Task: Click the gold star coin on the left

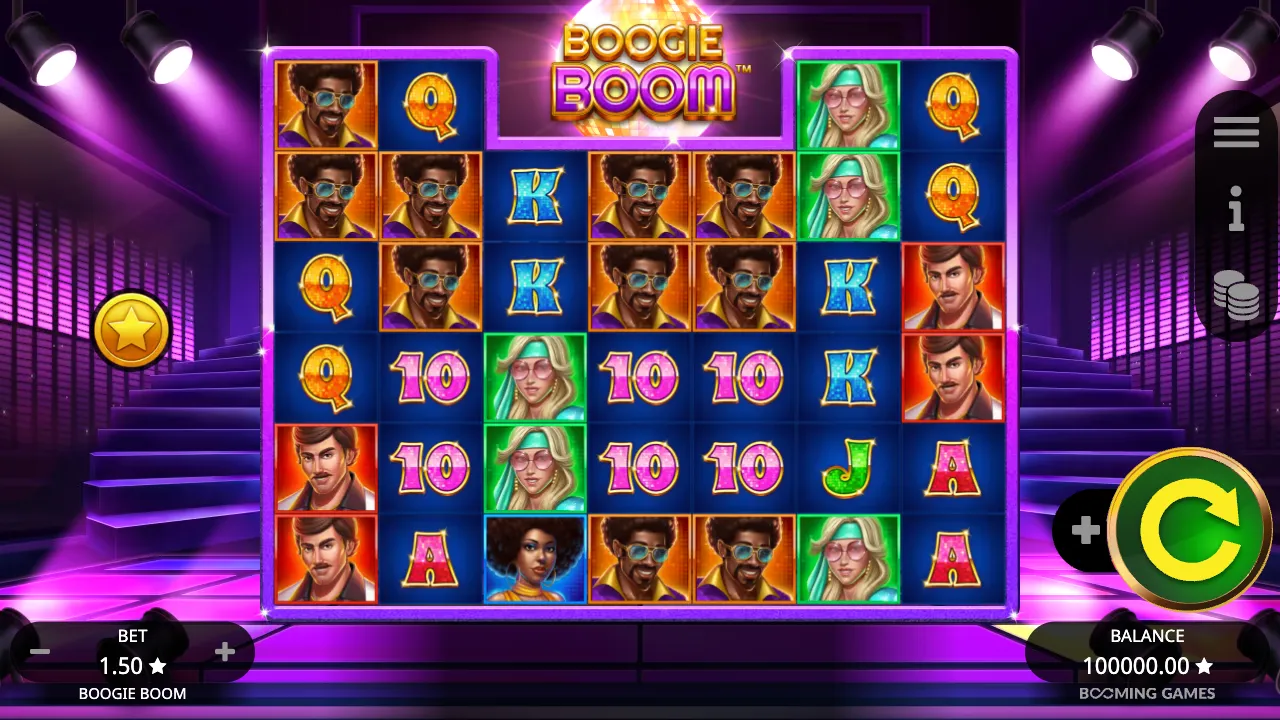Action: [131, 330]
